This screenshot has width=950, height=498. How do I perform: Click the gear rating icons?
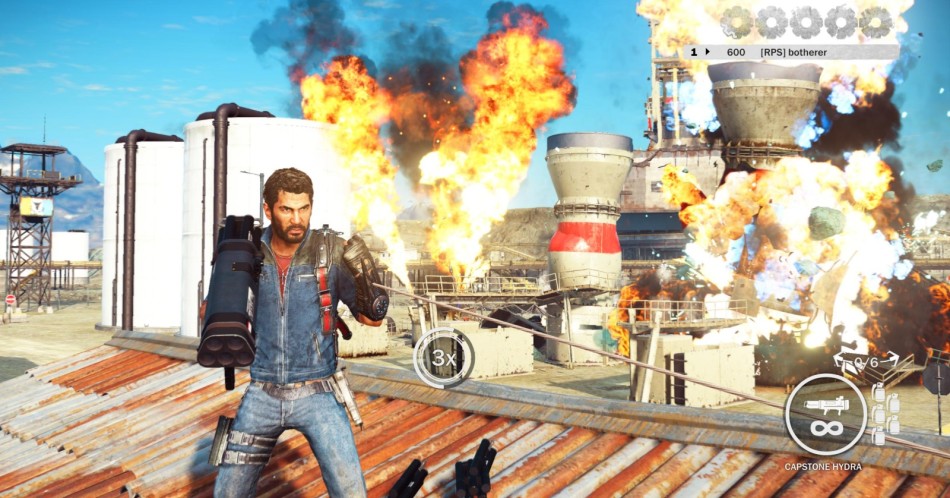[x=807, y=21]
